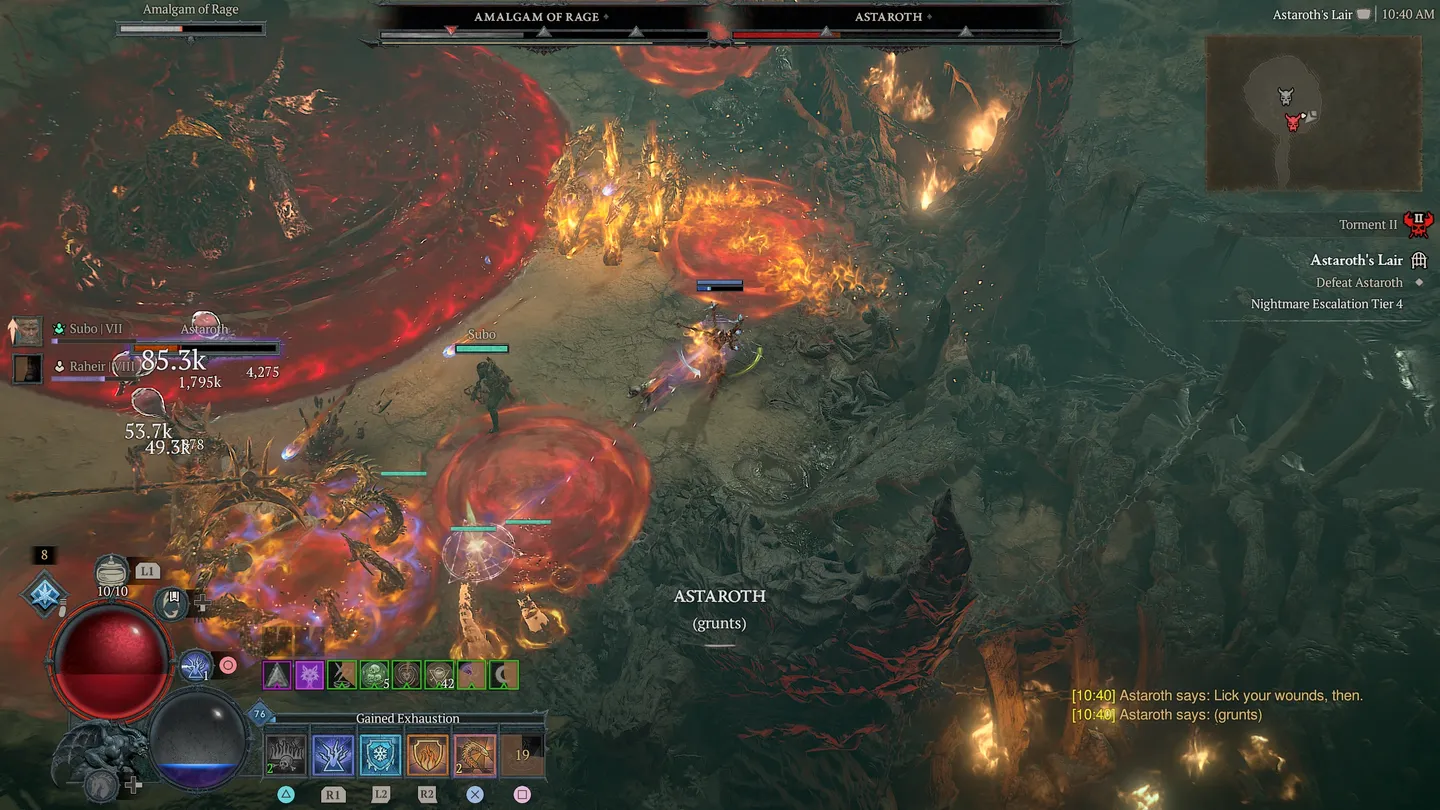
Task: Open the mount via the horse icon
Action: 98,783
